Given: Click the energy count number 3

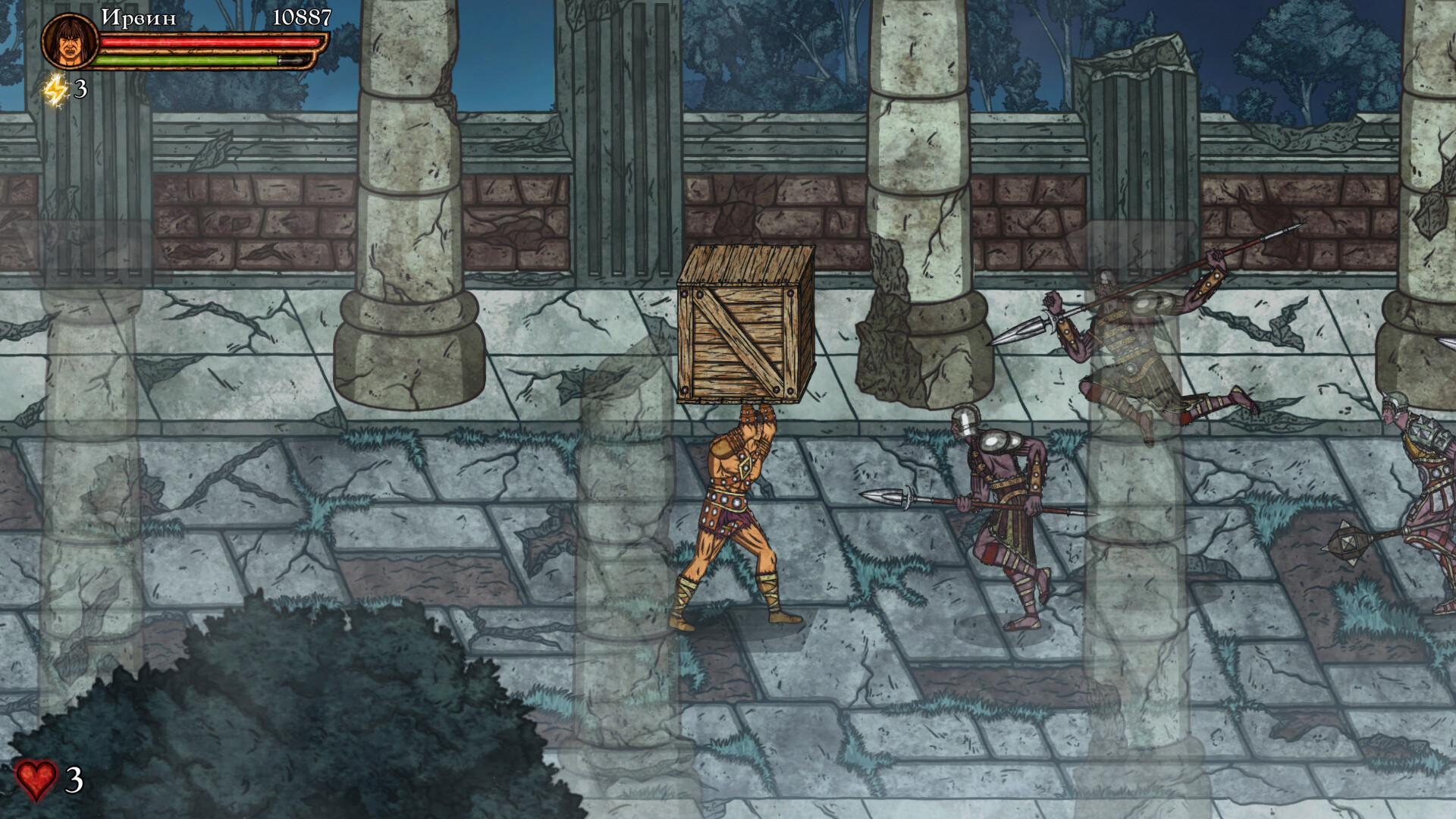Looking at the screenshot, I should pos(79,91).
